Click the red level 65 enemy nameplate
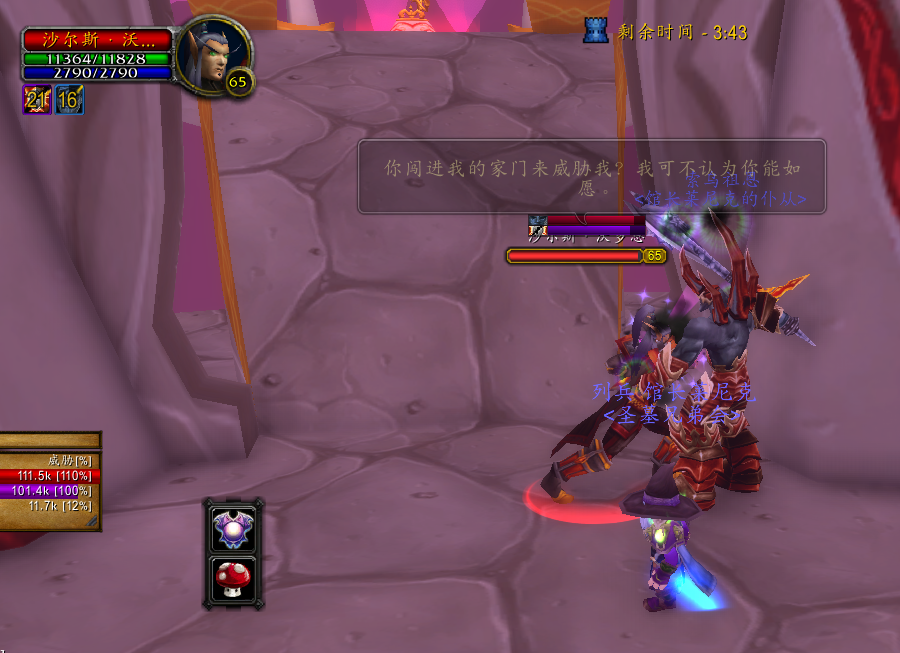This screenshot has width=900, height=653. [575, 256]
